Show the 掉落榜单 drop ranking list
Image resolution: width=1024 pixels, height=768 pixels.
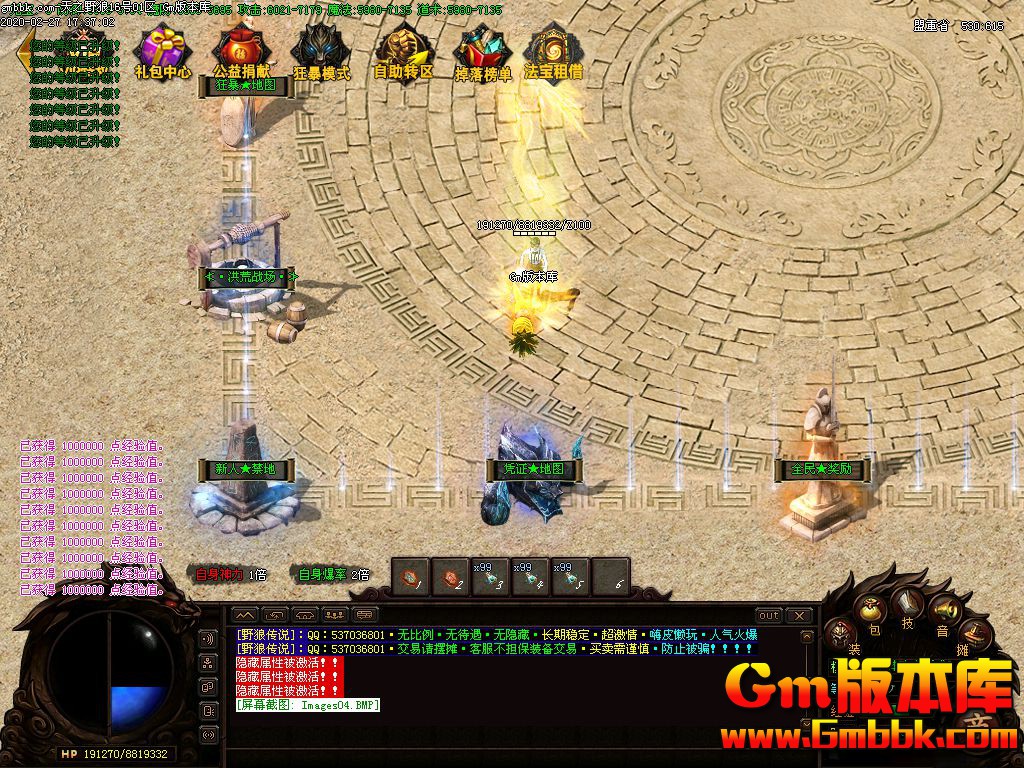point(482,52)
